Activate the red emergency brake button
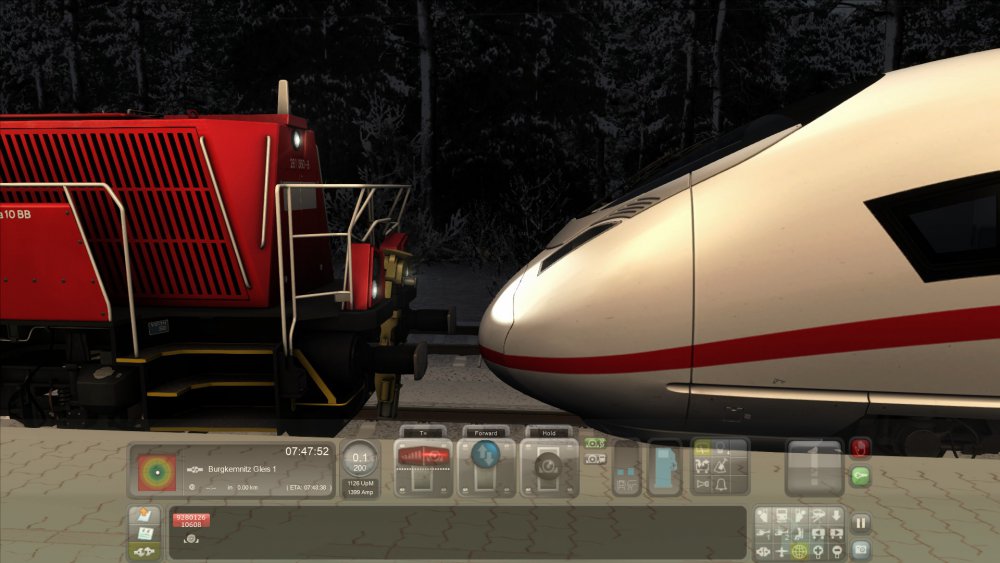This screenshot has width=1000, height=563. [860, 448]
